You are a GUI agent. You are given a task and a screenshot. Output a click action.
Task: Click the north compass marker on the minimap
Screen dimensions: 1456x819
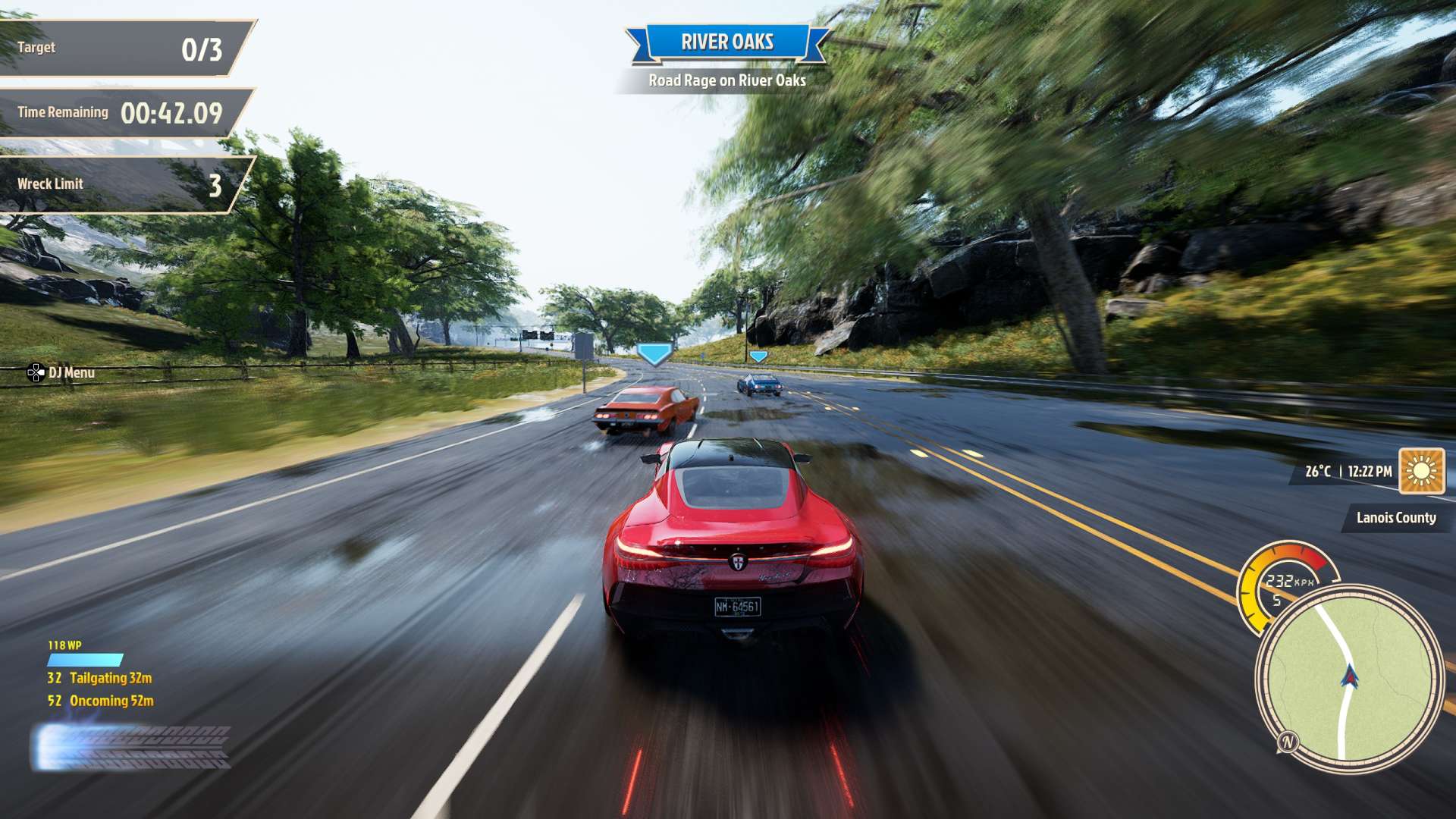click(1288, 742)
